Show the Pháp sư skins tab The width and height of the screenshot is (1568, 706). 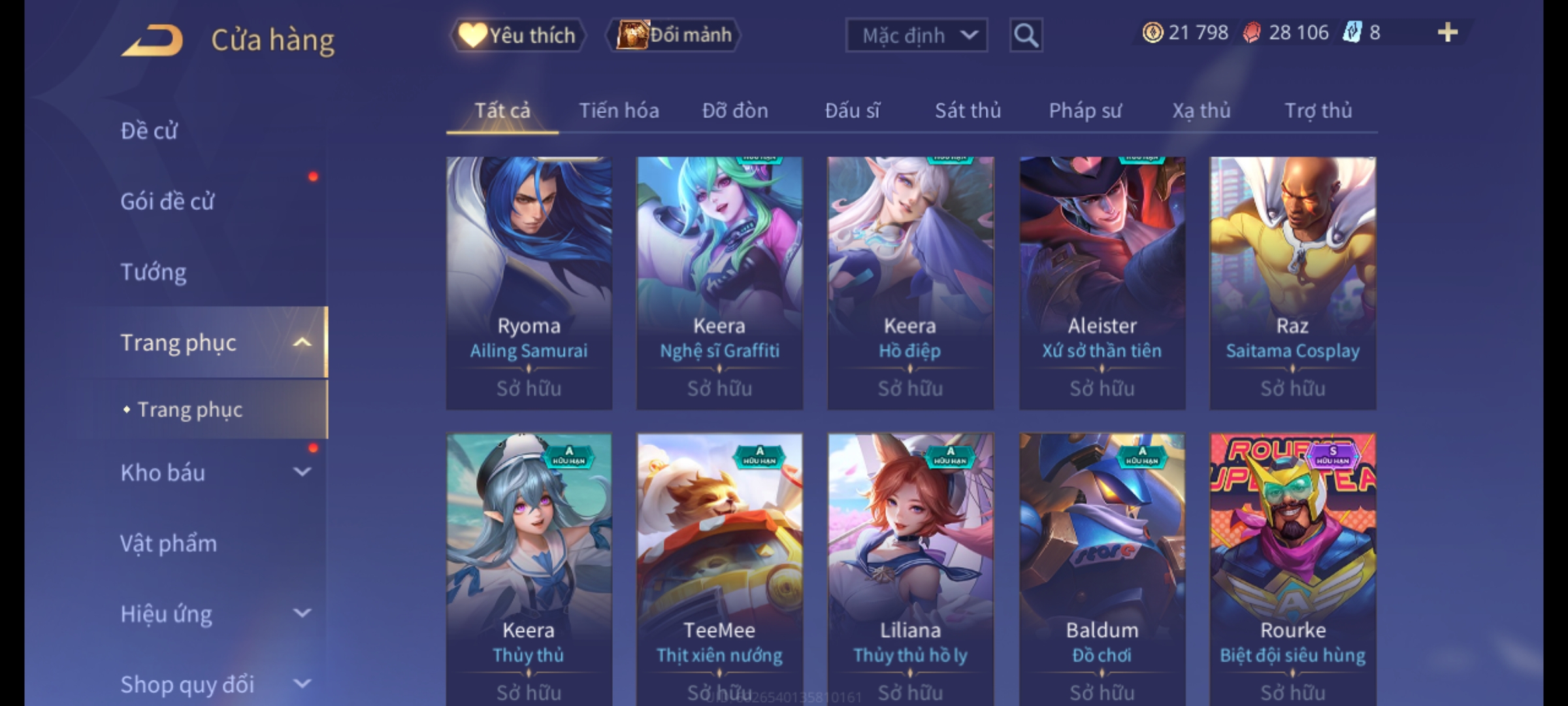click(x=1085, y=111)
